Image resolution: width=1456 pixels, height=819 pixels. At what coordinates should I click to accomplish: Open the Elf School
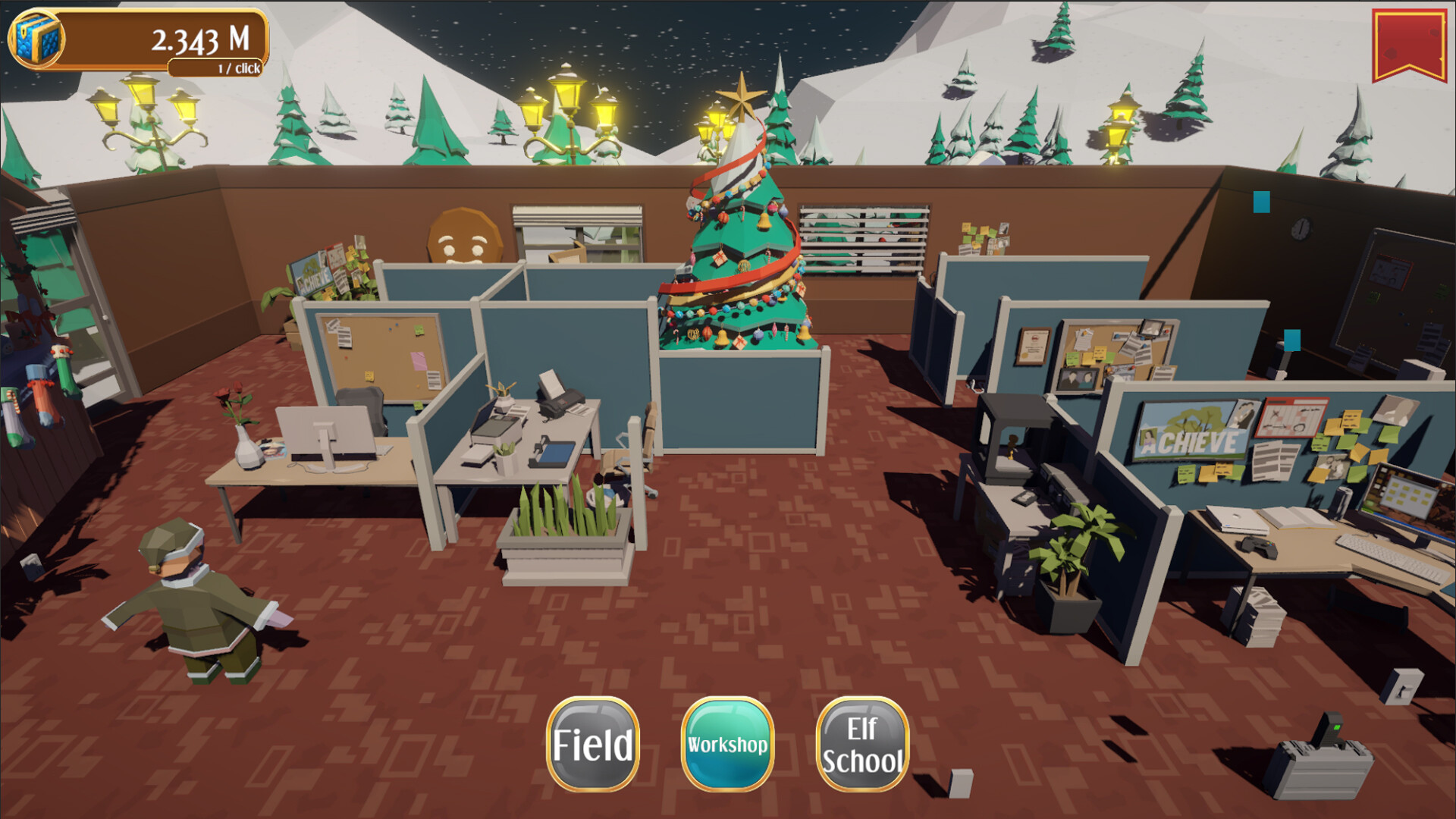pyautogui.click(x=862, y=744)
